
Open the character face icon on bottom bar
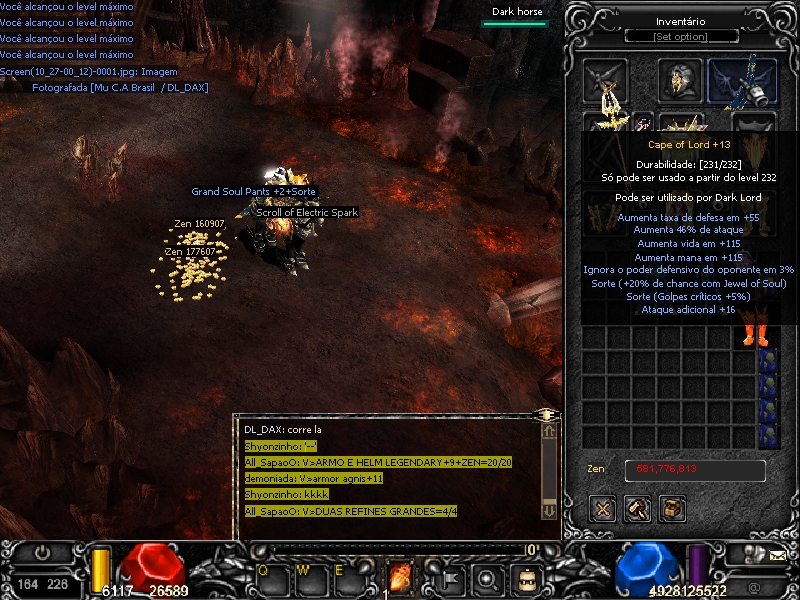(525, 577)
